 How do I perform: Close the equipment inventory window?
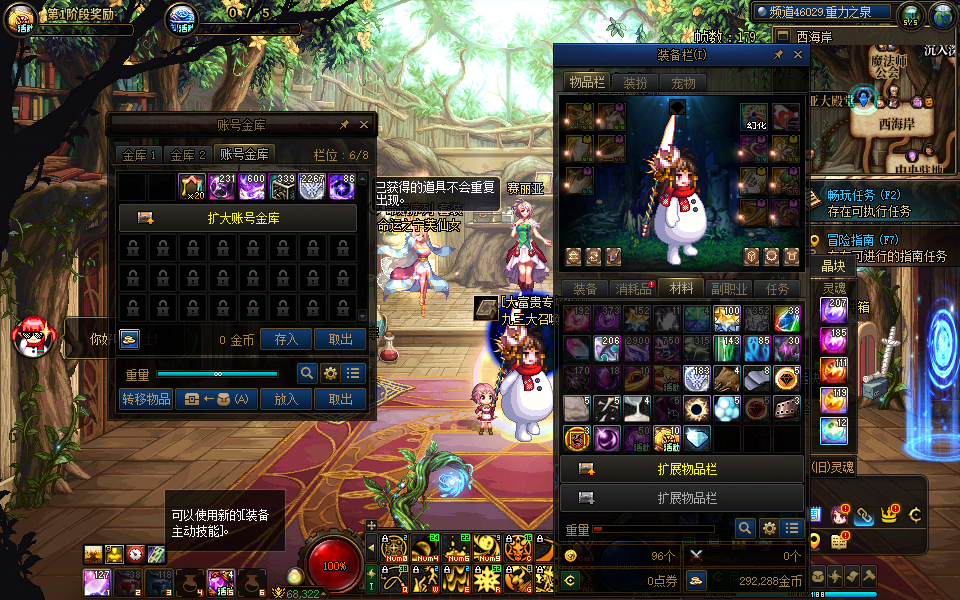click(x=797, y=56)
